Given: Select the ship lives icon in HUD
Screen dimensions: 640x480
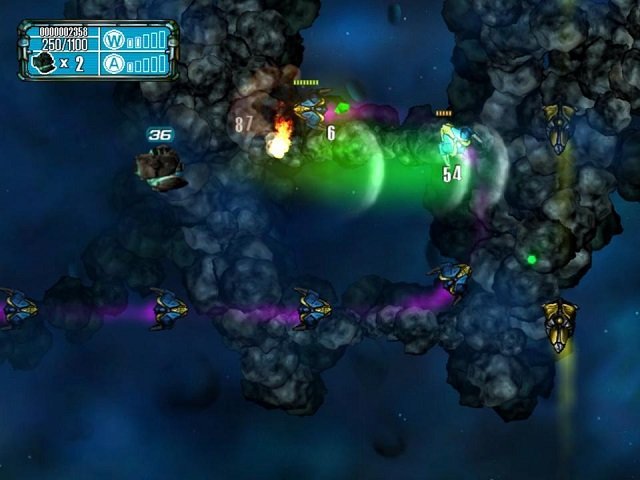Looking at the screenshot, I should pos(42,62).
